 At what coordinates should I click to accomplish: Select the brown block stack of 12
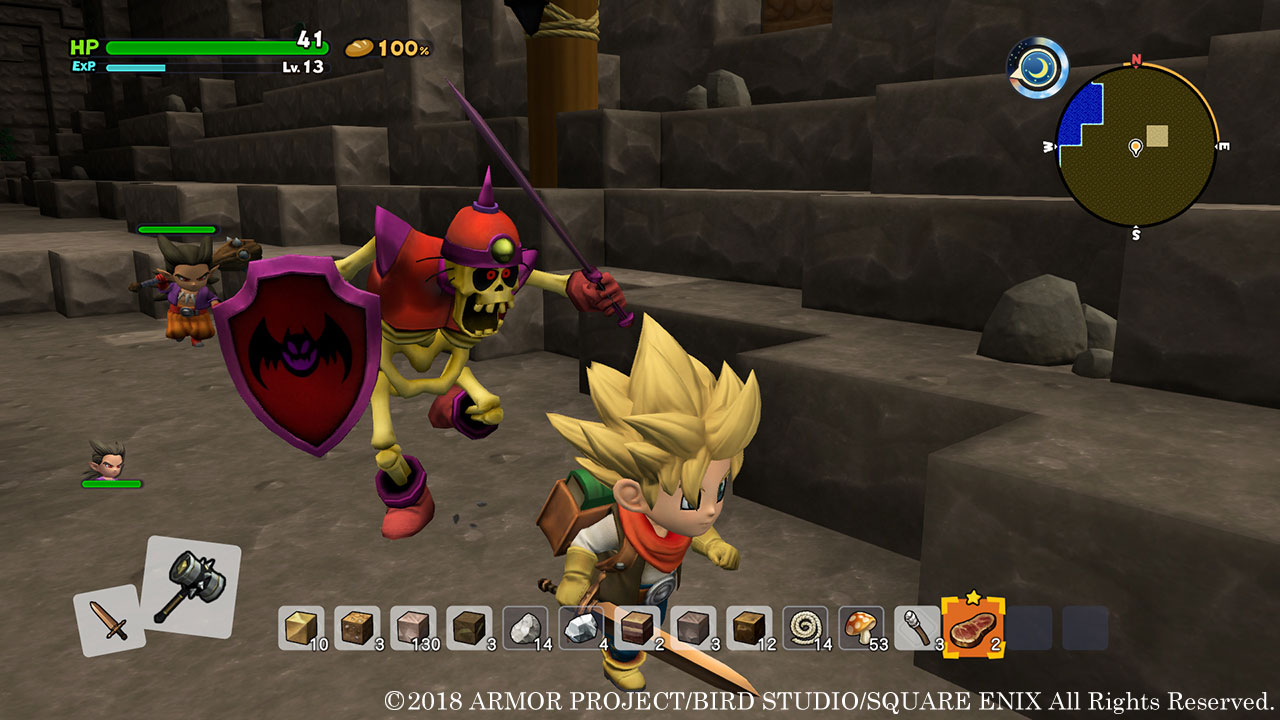pyautogui.click(x=749, y=628)
